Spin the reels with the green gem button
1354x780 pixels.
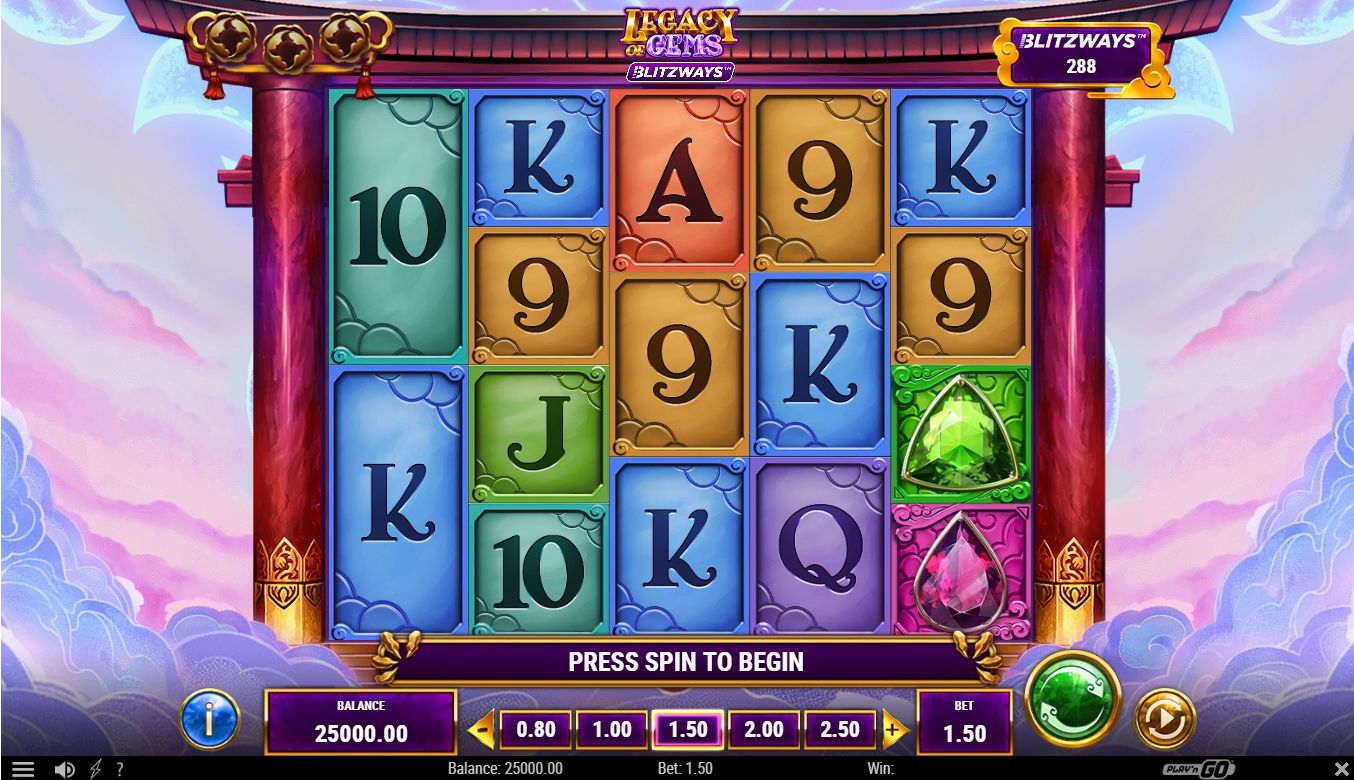(x=1073, y=699)
